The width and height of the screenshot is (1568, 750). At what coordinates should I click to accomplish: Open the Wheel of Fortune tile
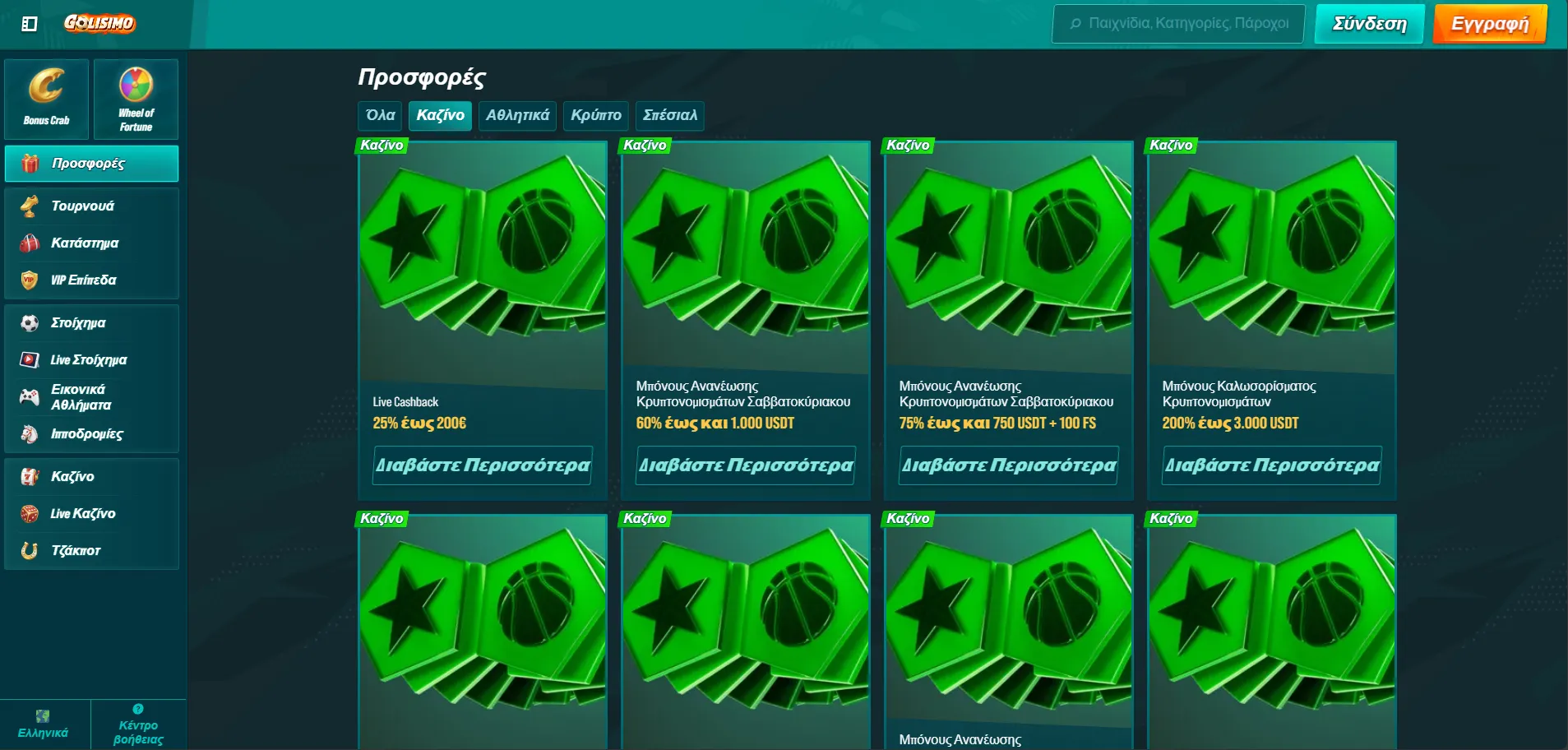(136, 99)
